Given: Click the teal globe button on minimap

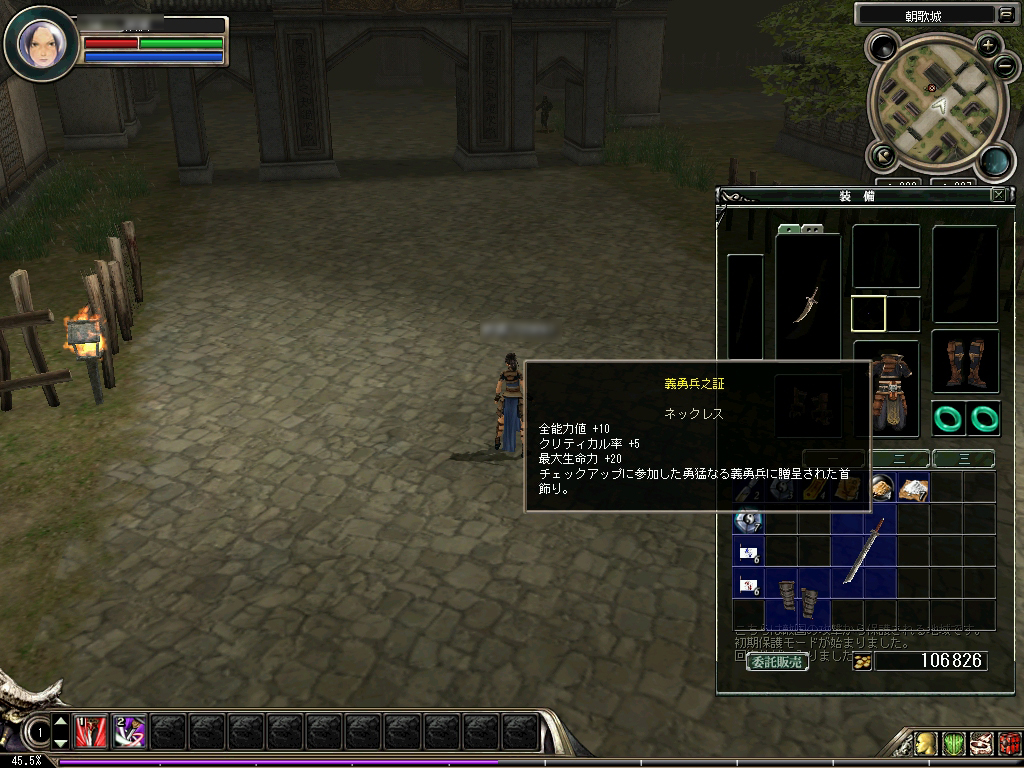Looking at the screenshot, I should point(993,160).
